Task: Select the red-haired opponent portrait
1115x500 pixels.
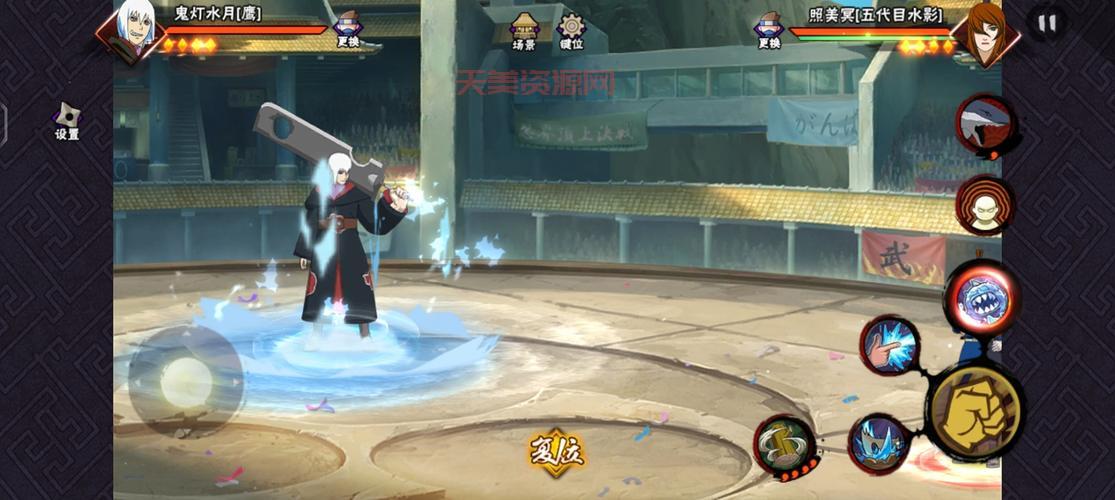Action: (984, 31)
